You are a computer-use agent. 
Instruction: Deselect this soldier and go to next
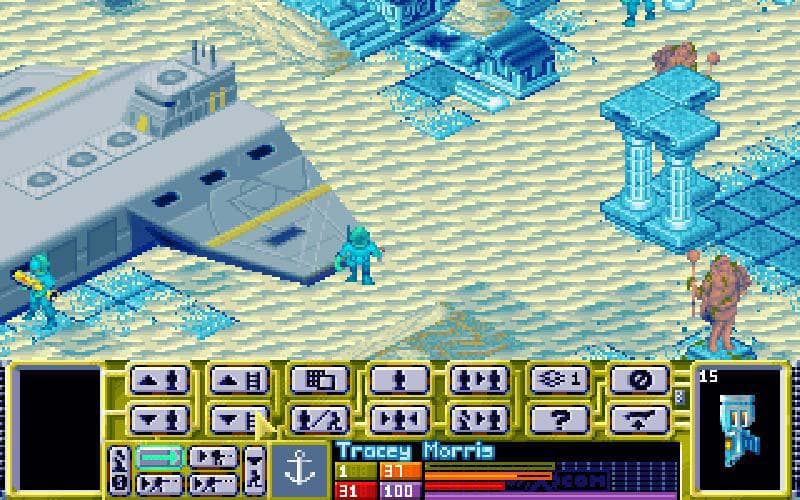coord(479,417)
